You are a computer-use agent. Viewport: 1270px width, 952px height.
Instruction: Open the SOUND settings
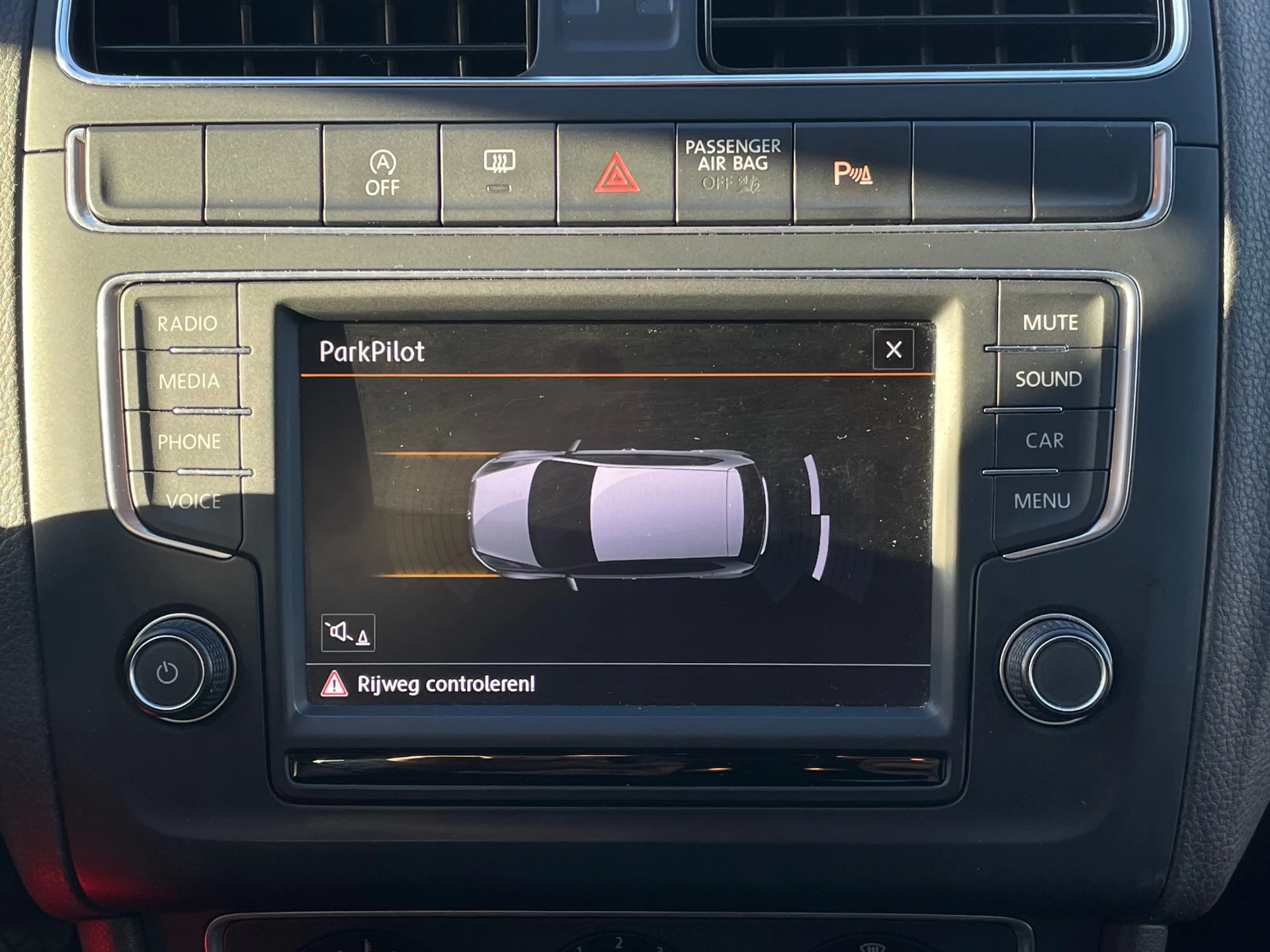pyautogui.click(x=1050, y=379)
